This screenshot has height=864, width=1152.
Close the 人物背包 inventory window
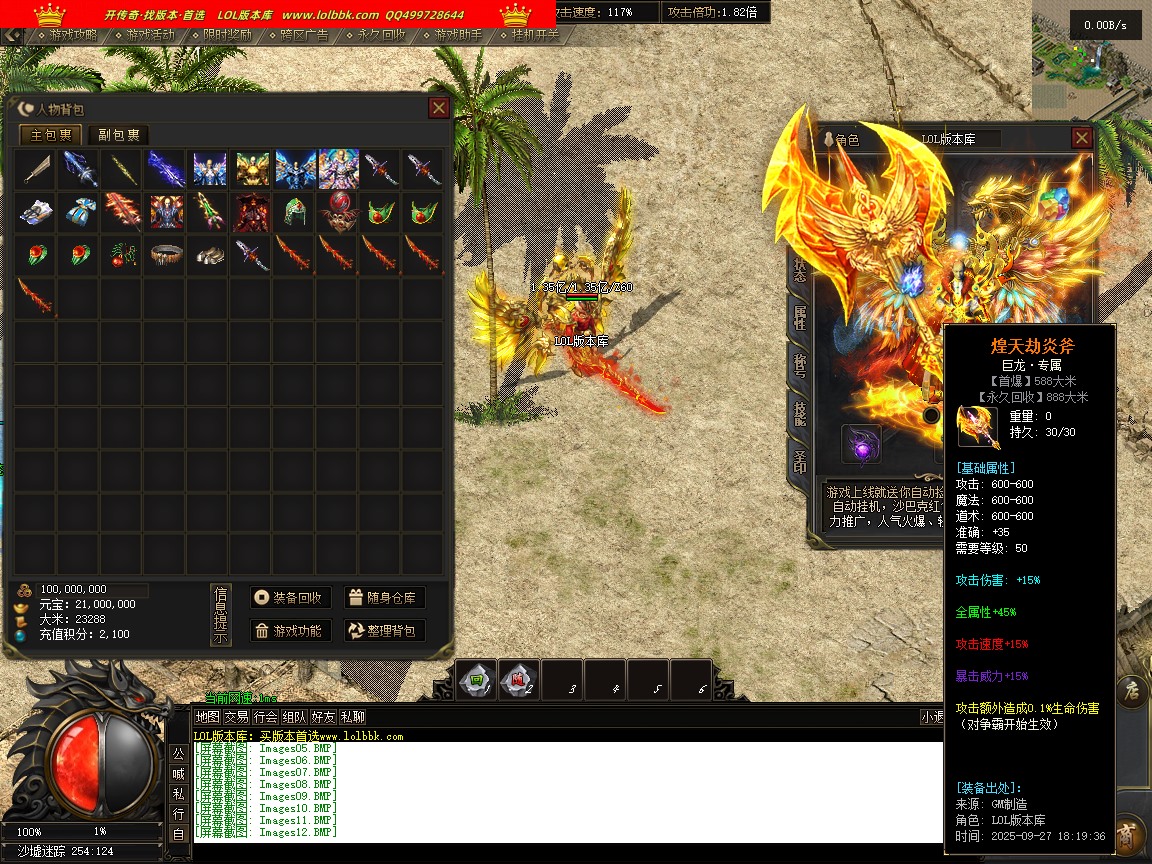point(438,108)
